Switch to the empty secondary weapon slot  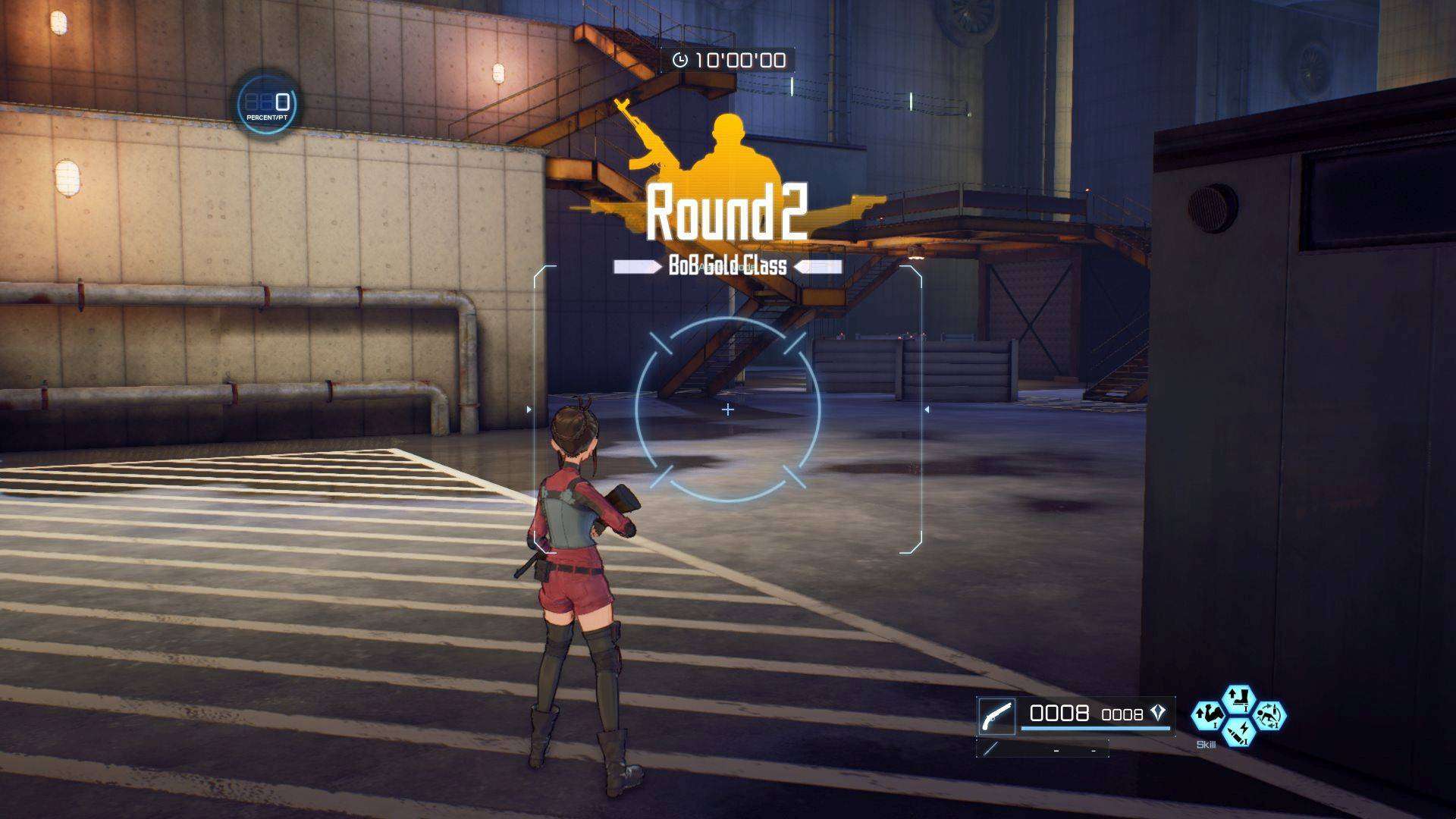tap(1042, 750)
